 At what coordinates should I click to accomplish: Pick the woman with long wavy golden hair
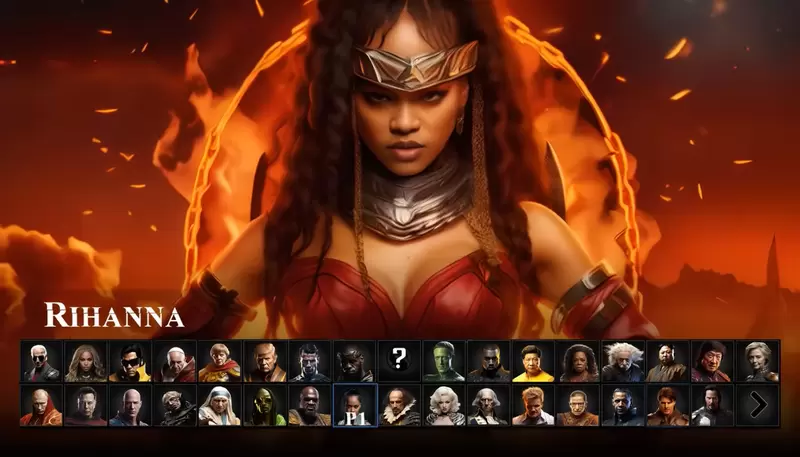coord(86,361)
